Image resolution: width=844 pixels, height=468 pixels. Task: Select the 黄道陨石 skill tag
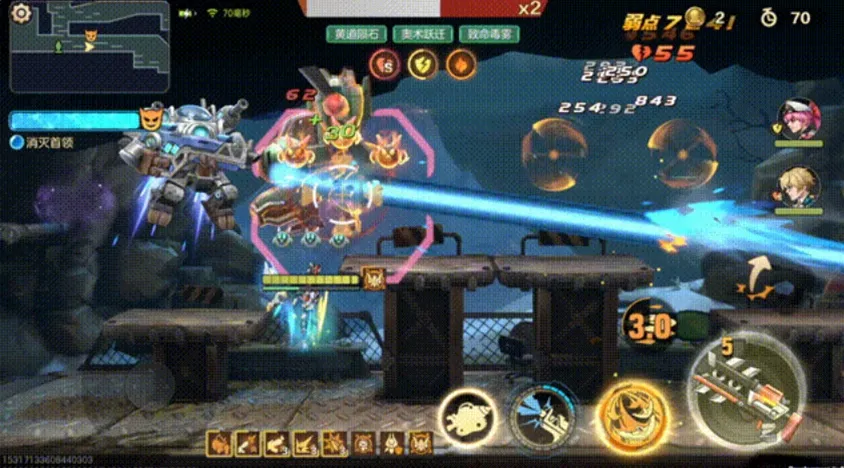[x=356, y=34]
